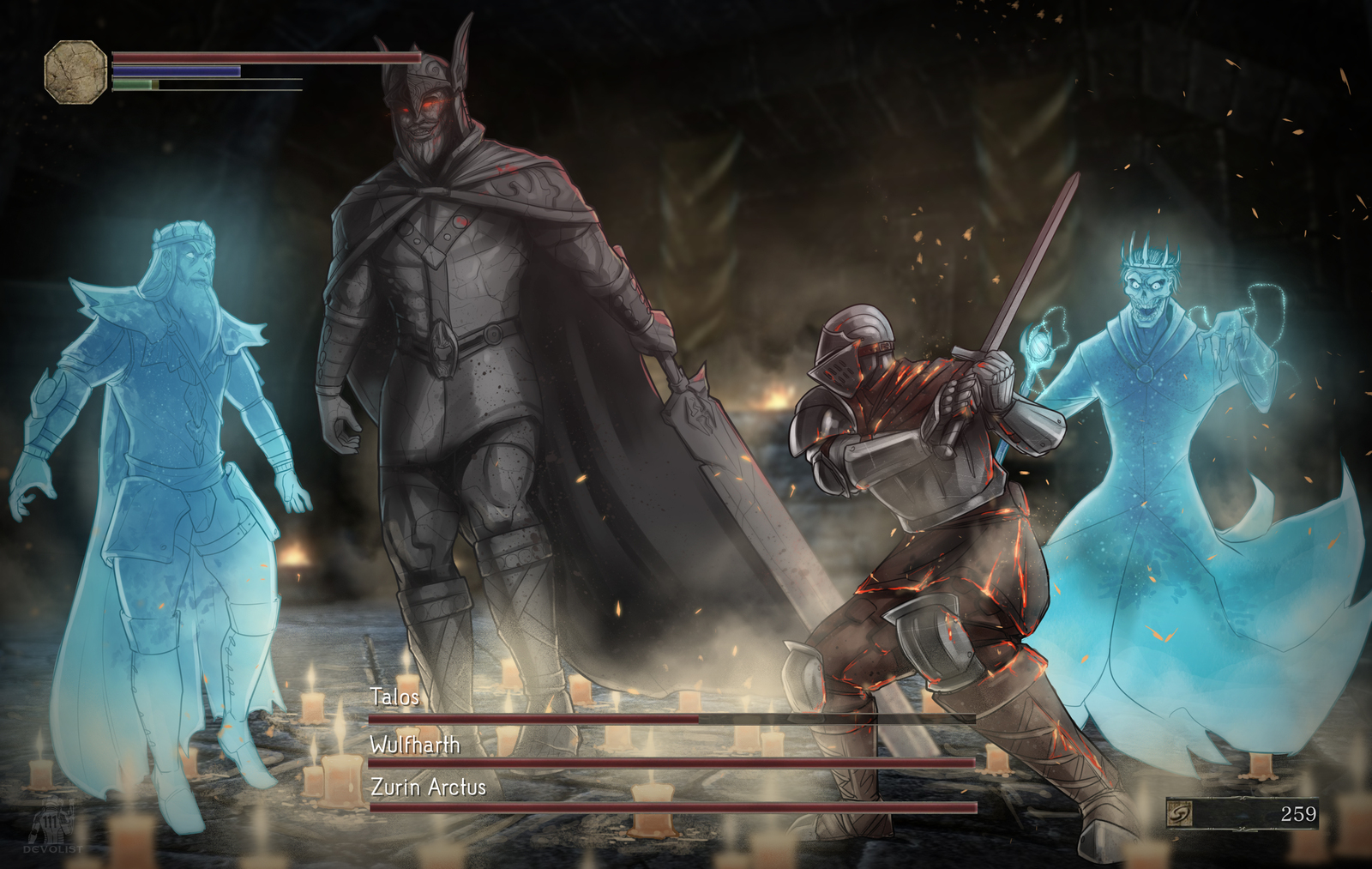Click the octagonal stone character emblem
Viewport: 1372px width, 869px height.
pos(75,72)
